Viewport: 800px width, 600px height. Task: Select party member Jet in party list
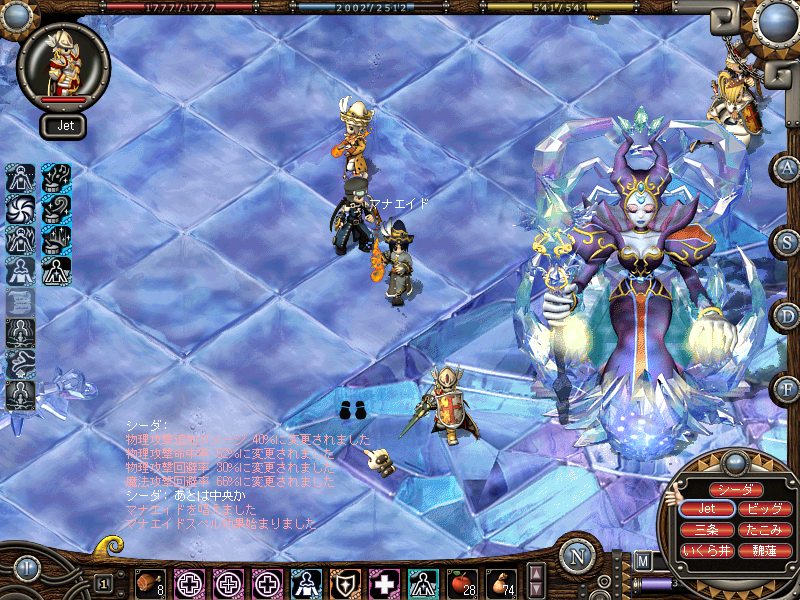[x=706, y=510]
